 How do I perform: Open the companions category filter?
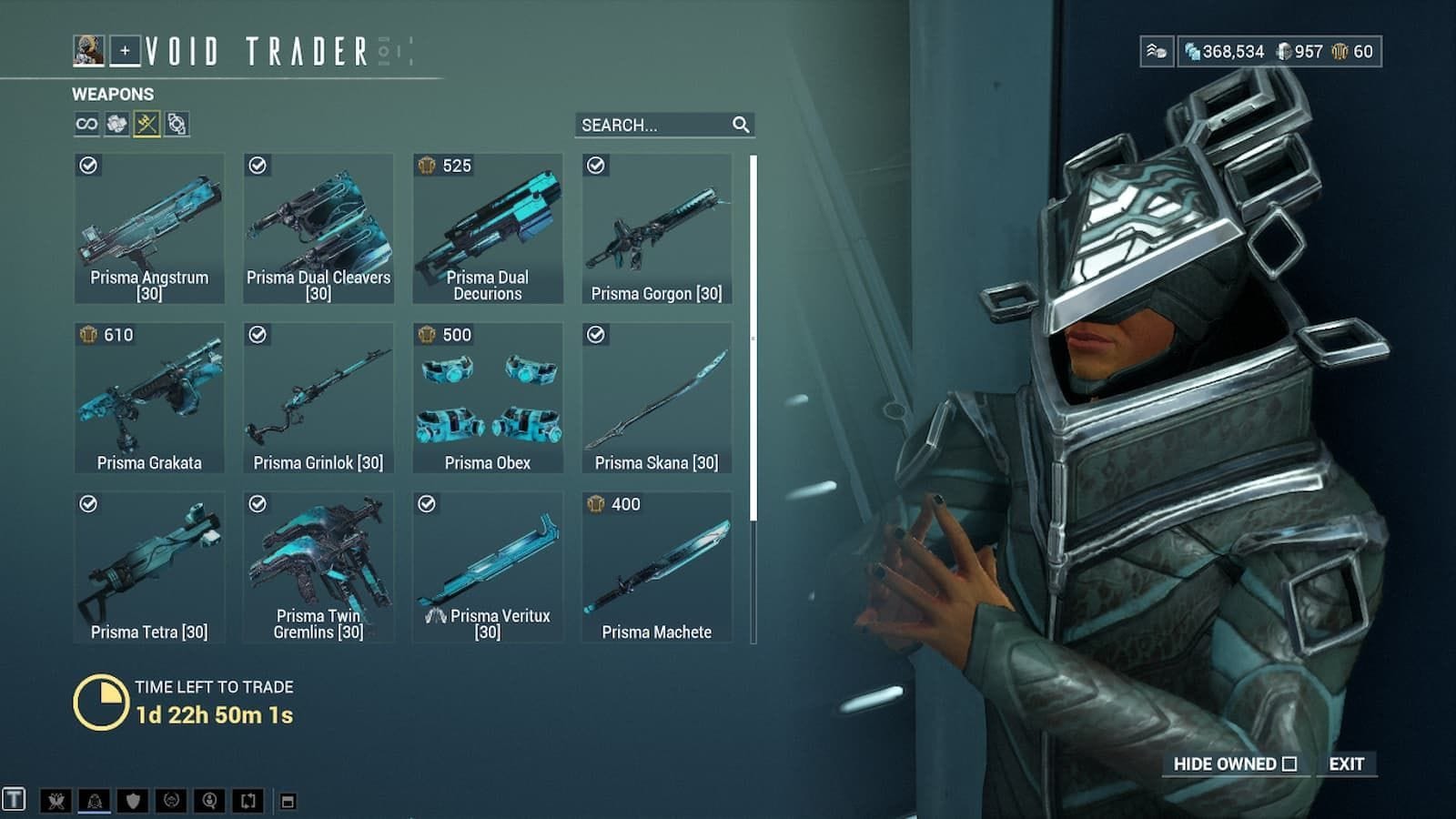(176, 125)
